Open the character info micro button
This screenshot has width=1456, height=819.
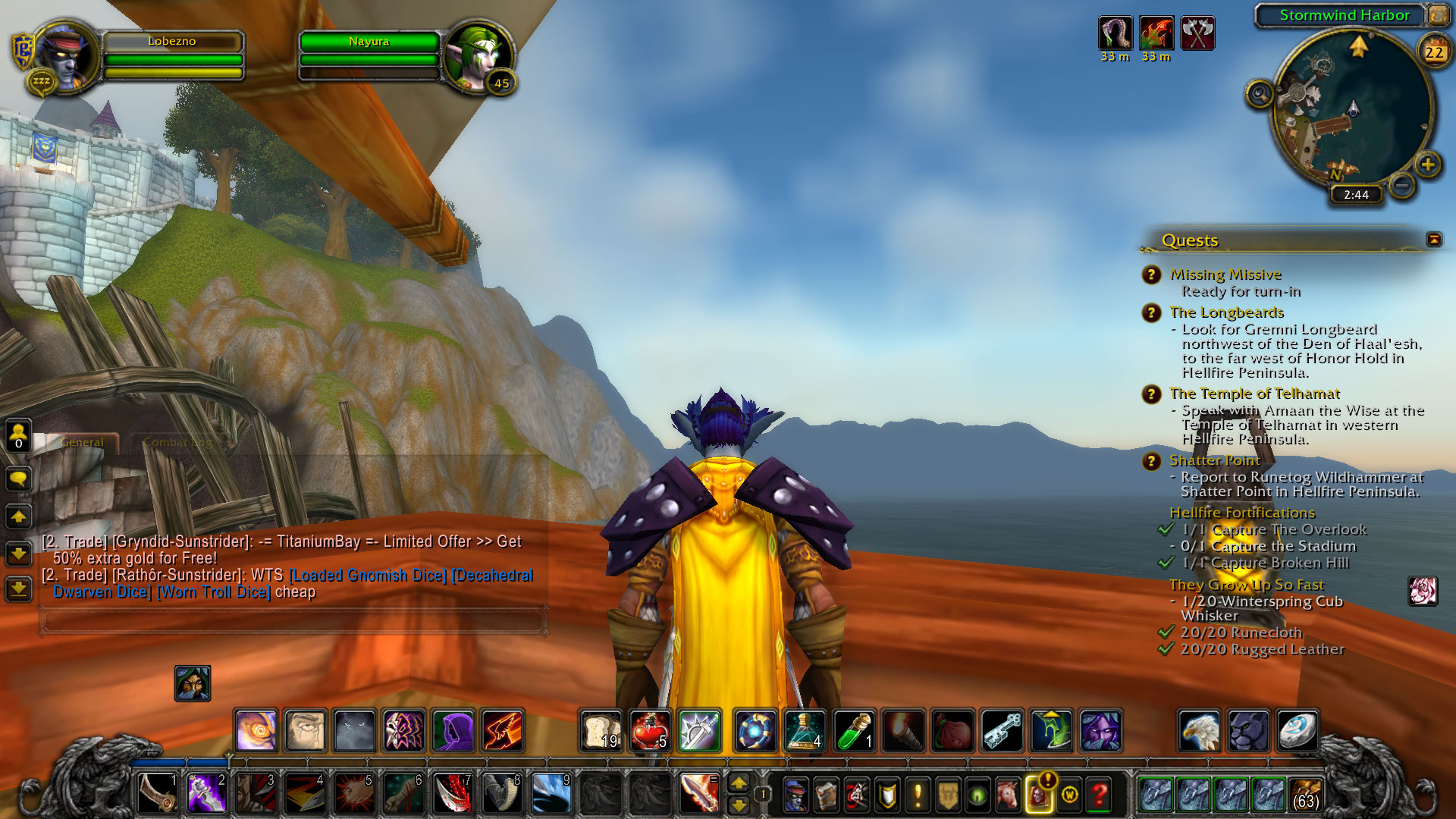click(x=795, y=795)
